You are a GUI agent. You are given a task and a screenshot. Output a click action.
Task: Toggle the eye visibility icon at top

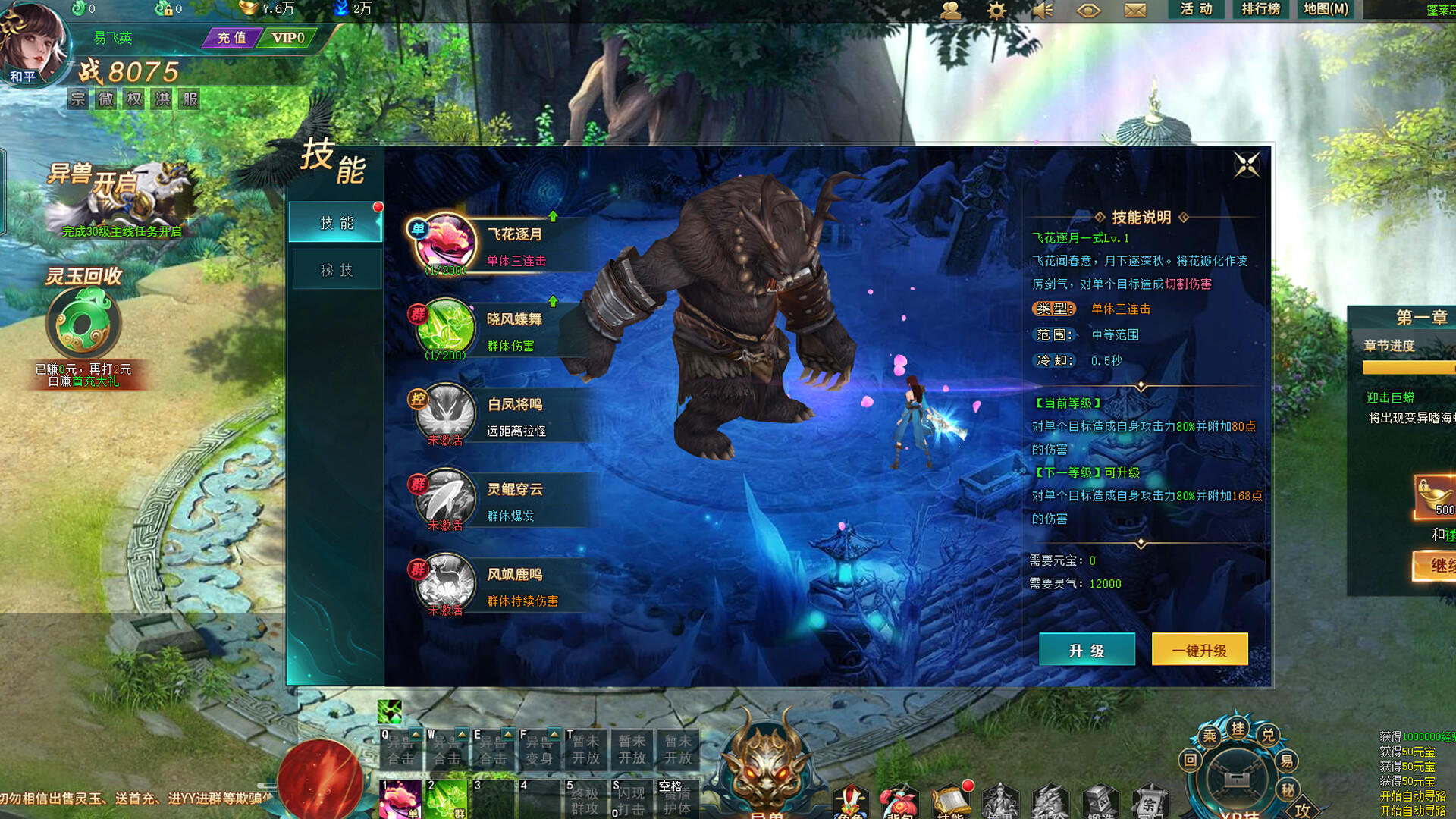pyautogui.click(x=1089, y=11)
